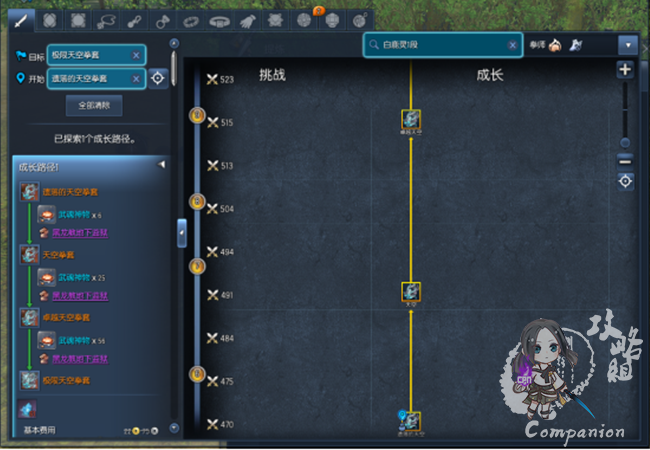Clear the 白鹿灵1段 search text
This screenshot has width=650, height=450.
click(x=513, y=45)
